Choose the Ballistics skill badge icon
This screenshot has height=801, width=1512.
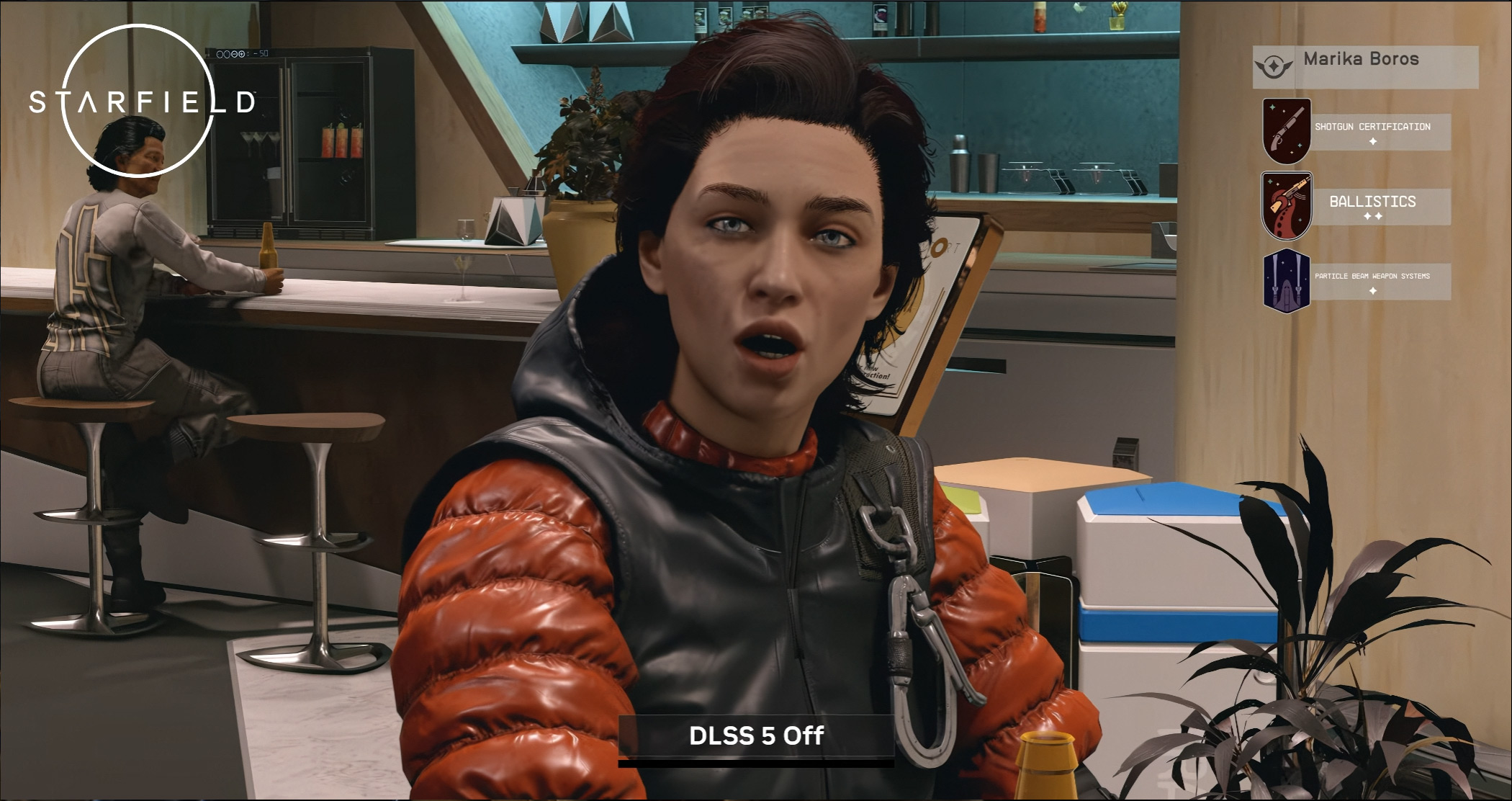click(x=1287, y=206)
